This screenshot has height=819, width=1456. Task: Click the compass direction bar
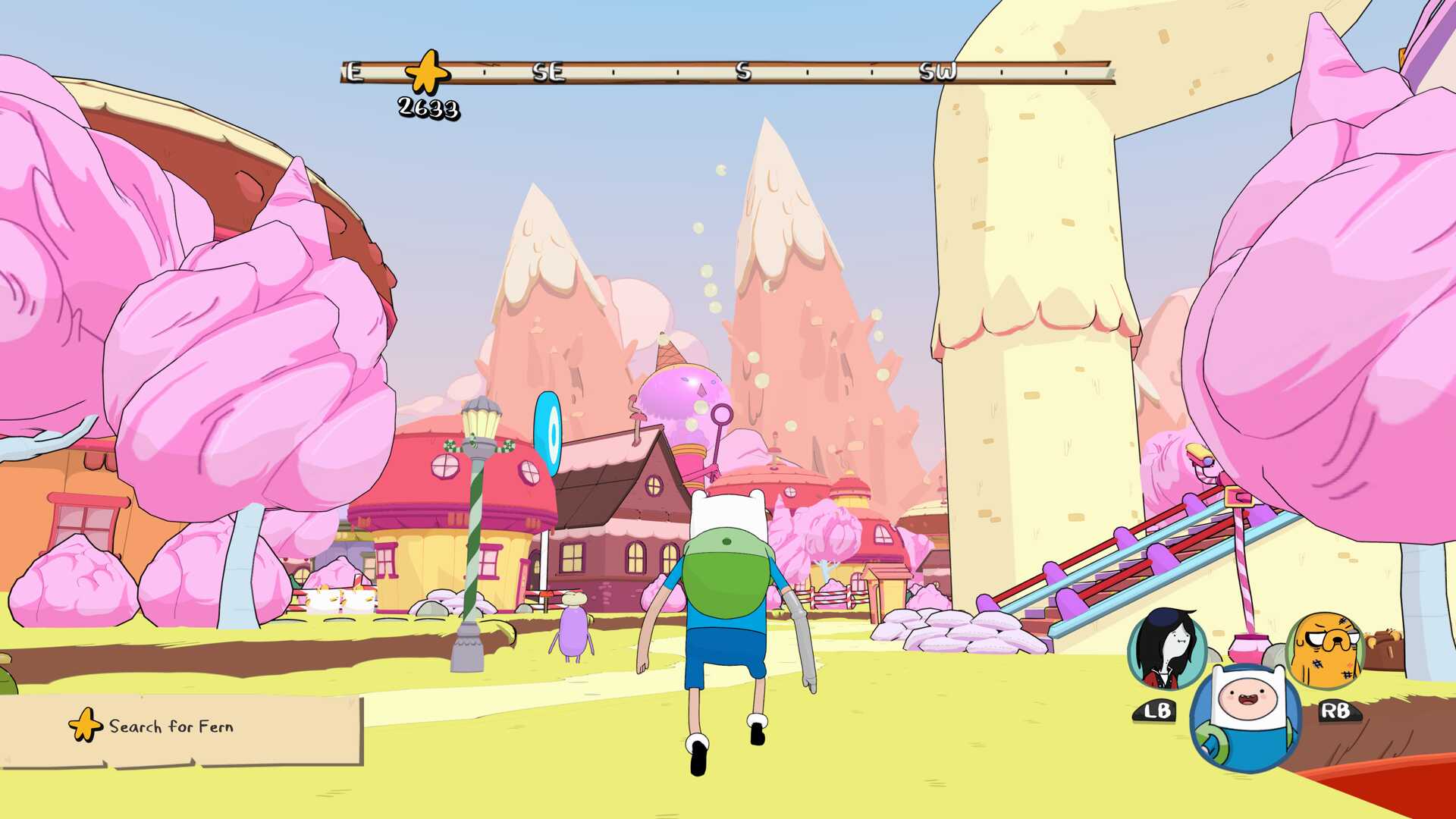tap(728, 72)
